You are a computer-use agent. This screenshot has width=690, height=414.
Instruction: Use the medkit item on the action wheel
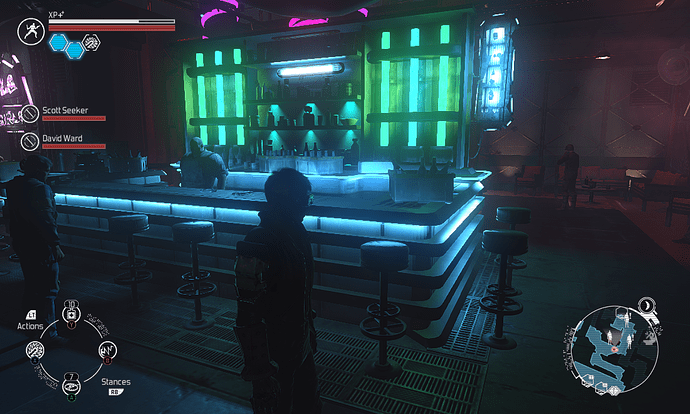[71, 317]
